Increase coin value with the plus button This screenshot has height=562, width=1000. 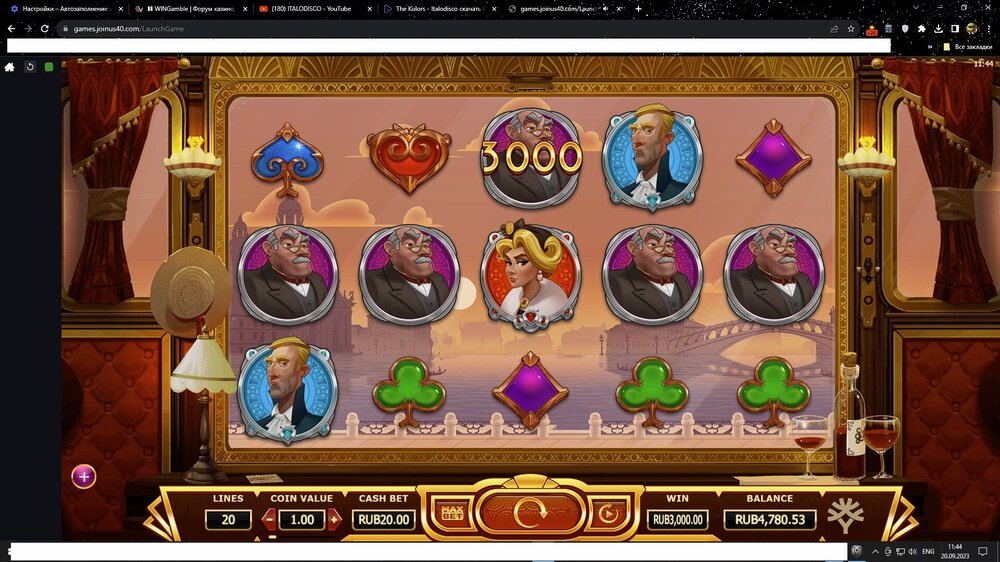click(334, 519)
